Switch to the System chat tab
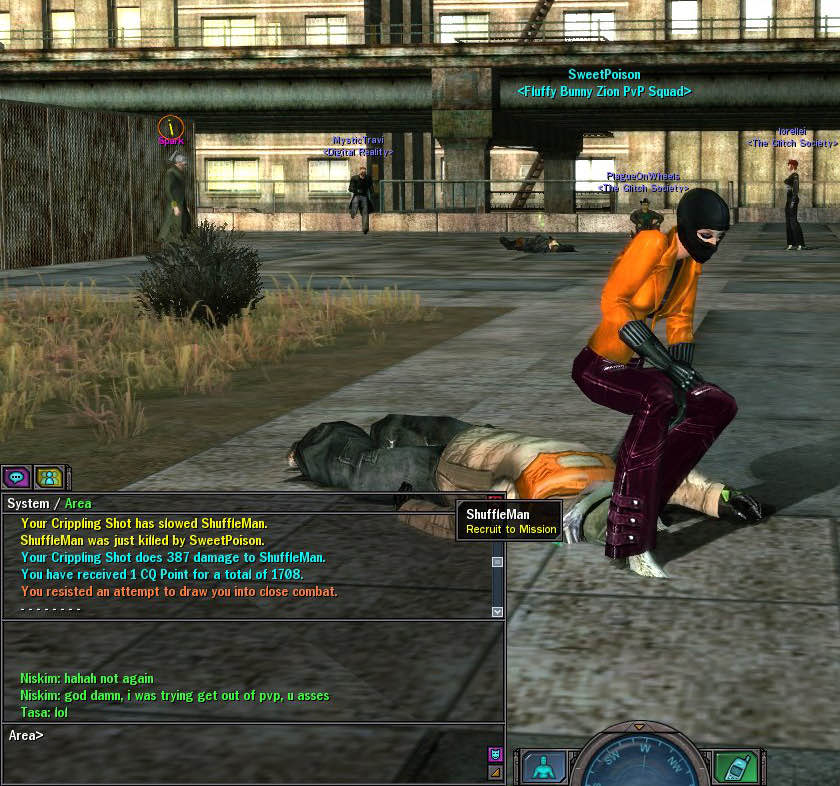 28,503
